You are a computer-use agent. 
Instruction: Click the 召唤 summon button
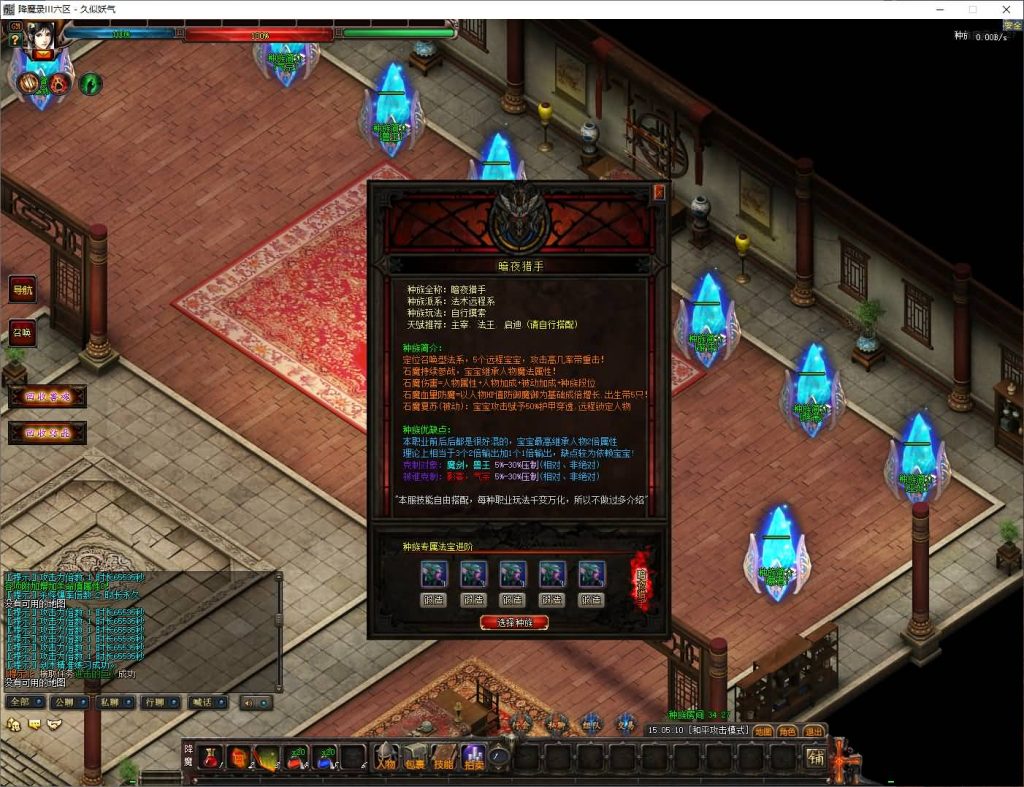coord(22,332)
